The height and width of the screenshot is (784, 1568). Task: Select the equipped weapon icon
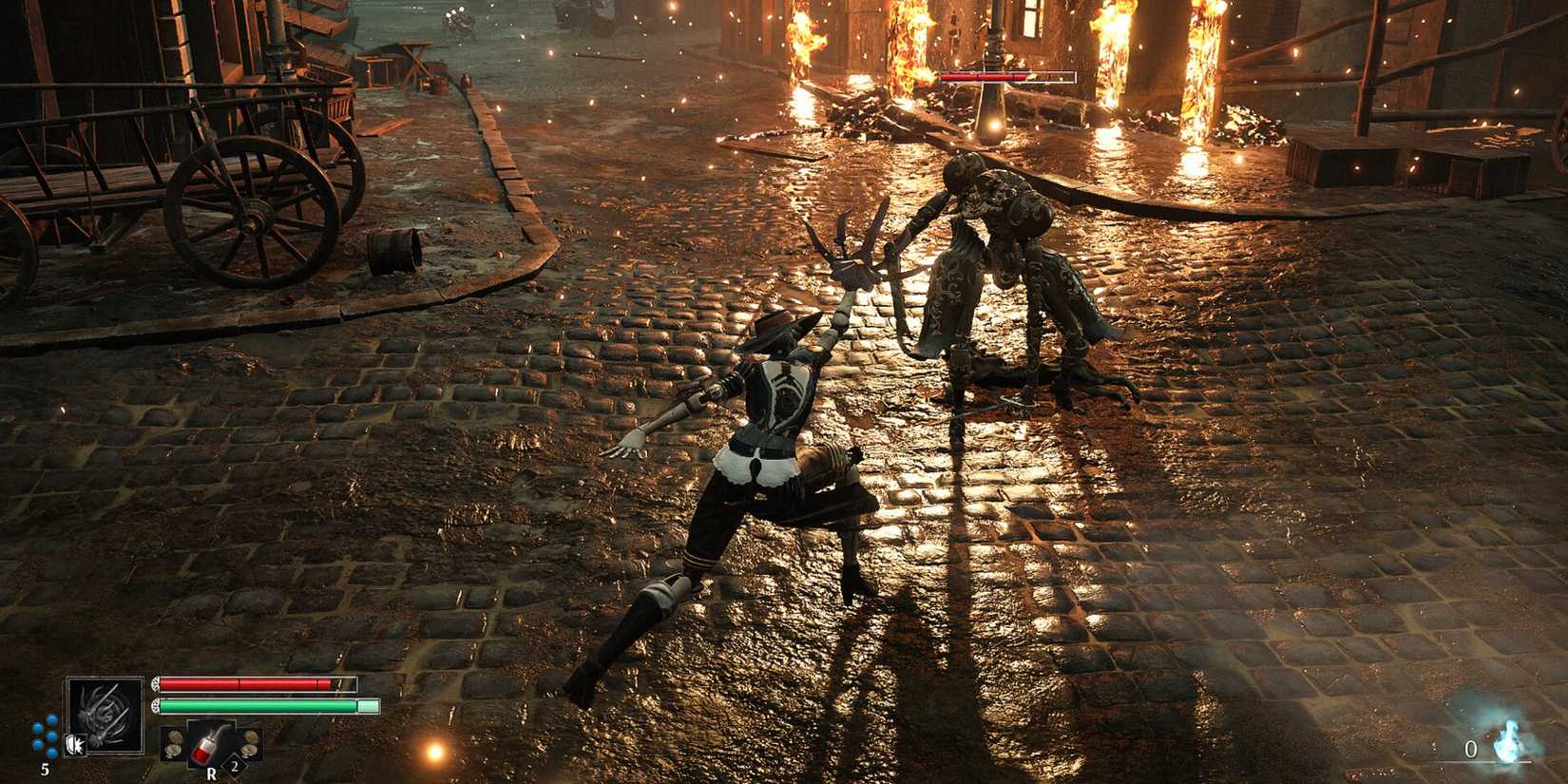[x=106, y=716]
